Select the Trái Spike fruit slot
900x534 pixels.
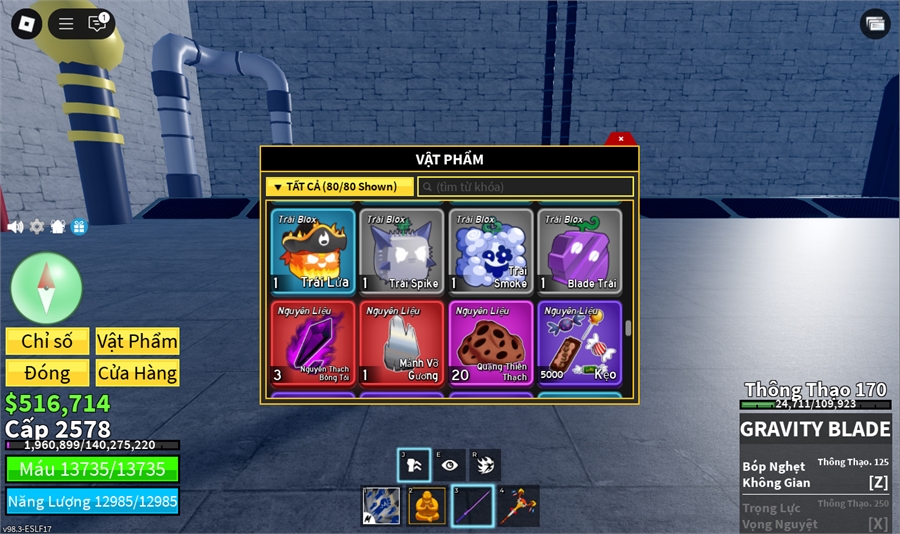point(402,251)
